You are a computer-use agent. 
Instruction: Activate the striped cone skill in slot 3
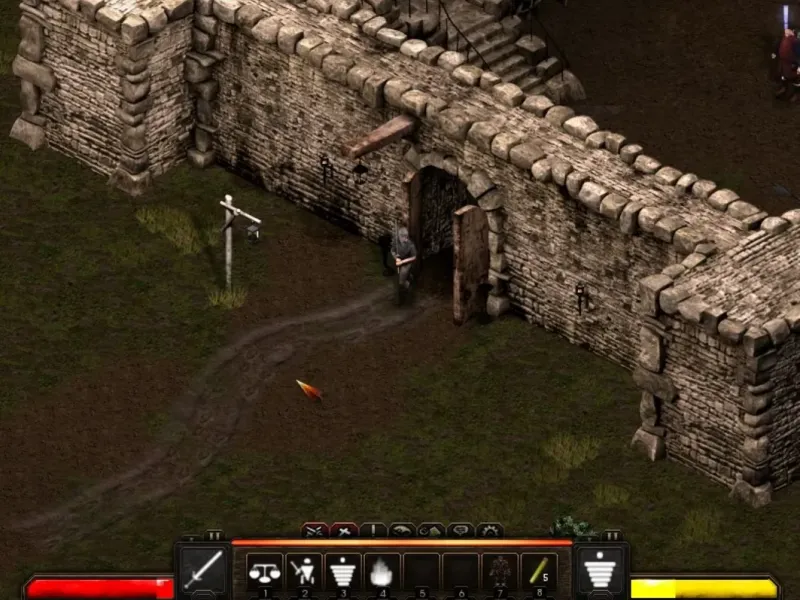342,571
